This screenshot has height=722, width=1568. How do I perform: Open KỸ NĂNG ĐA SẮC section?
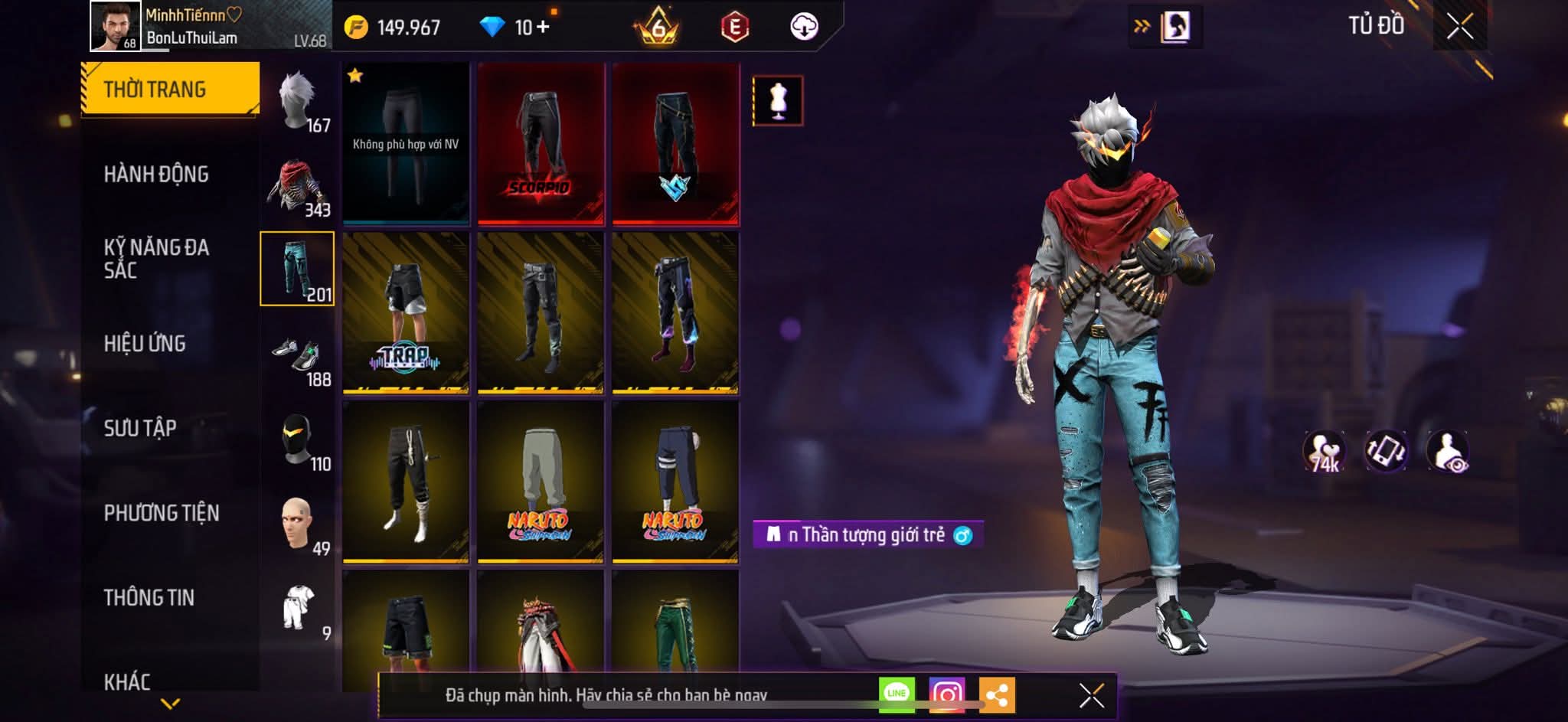coord(156,258)
